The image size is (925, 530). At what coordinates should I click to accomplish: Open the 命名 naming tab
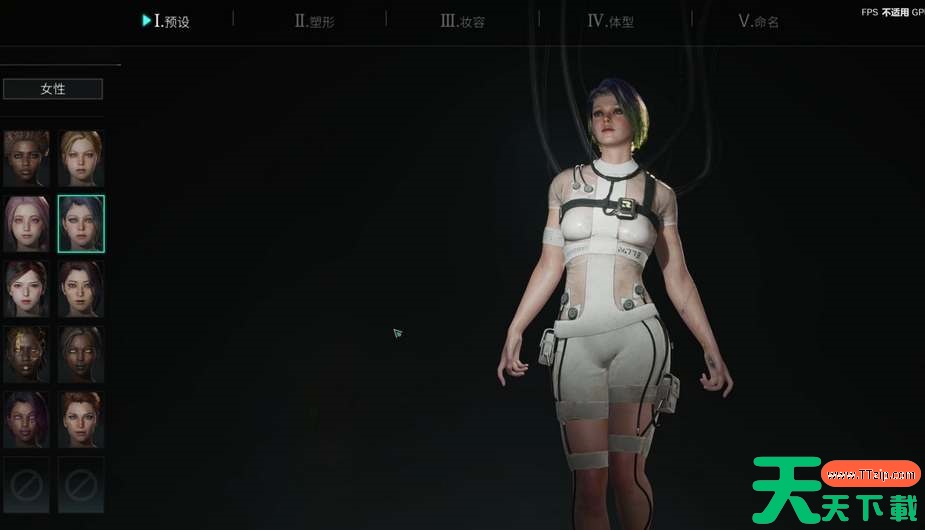point(758,21)
